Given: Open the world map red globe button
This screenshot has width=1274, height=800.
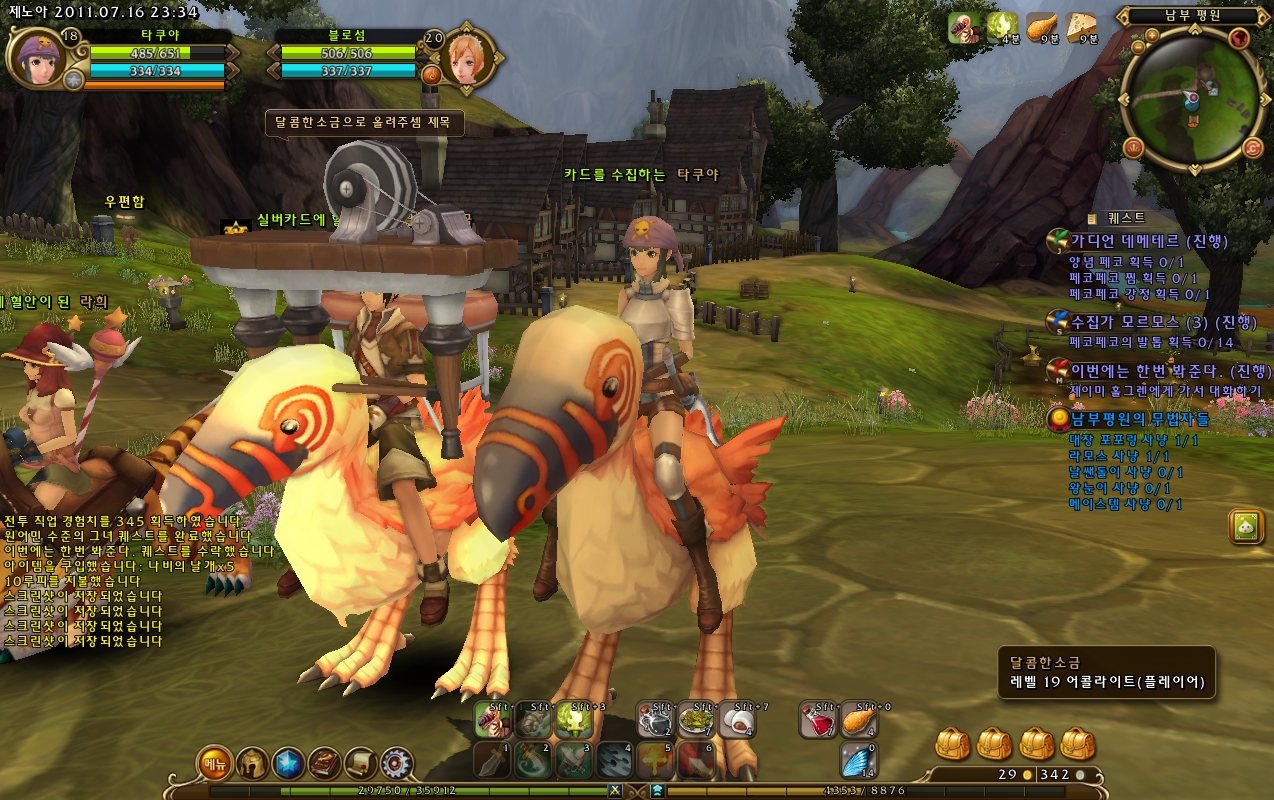Looking at the screenshot, I should (x=1240, y=38).
